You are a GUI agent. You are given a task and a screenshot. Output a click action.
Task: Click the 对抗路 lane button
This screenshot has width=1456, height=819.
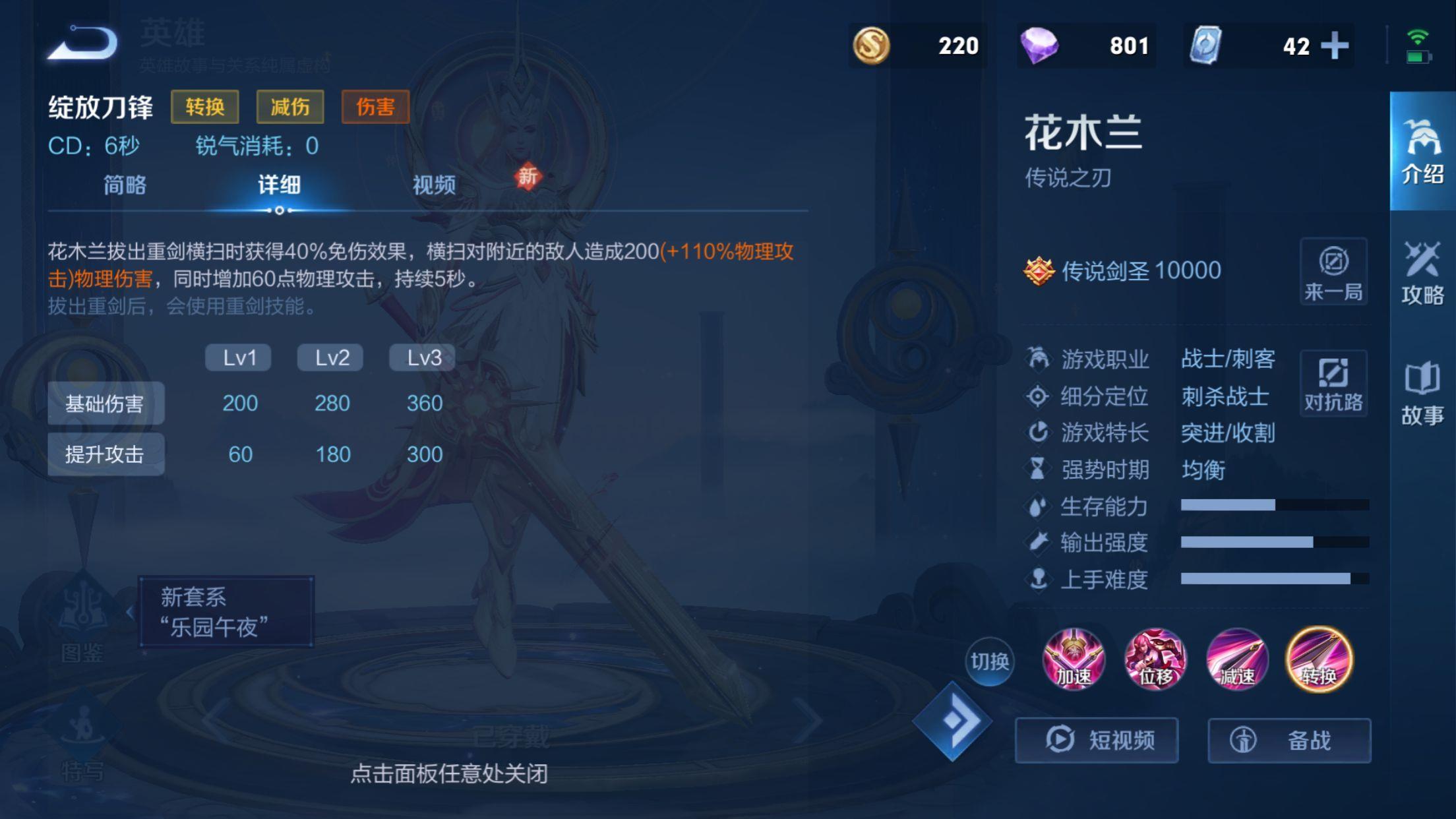pyautogui.click(x=1333, y=384)
